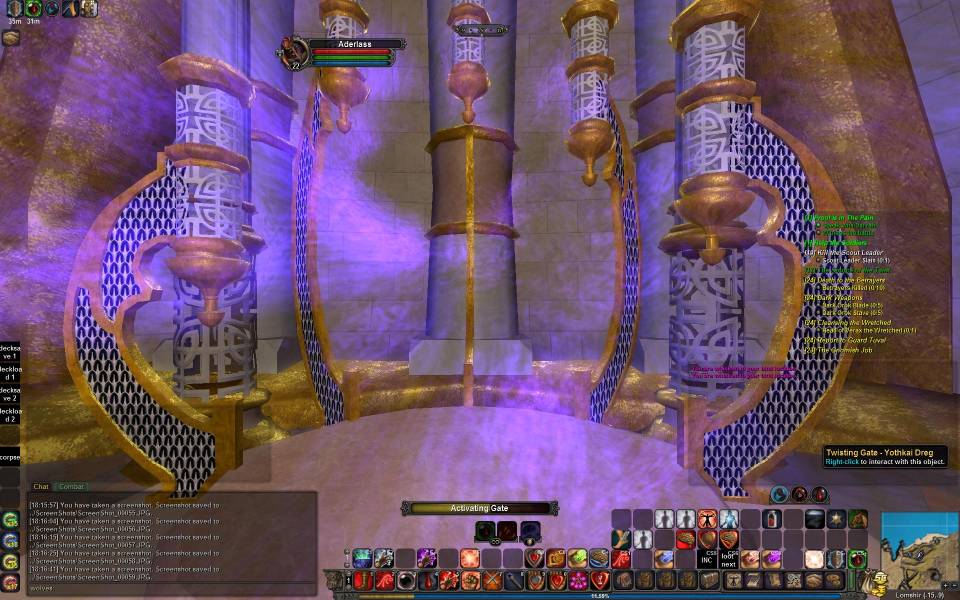960x600 pixels.
Task: Click the chat input line
Action: (x=170, y=588)
